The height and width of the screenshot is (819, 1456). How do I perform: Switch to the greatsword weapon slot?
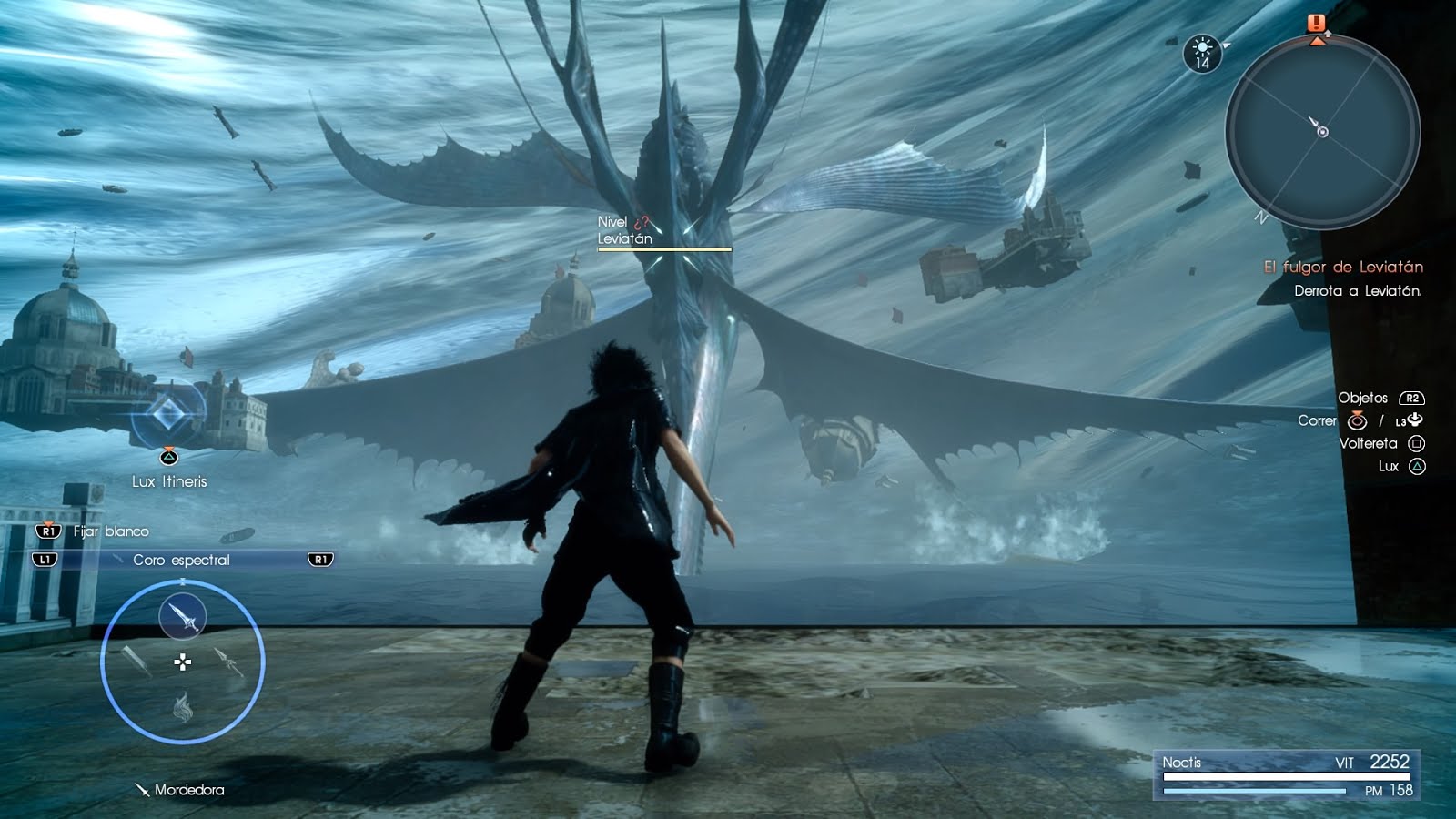[135, 662]
